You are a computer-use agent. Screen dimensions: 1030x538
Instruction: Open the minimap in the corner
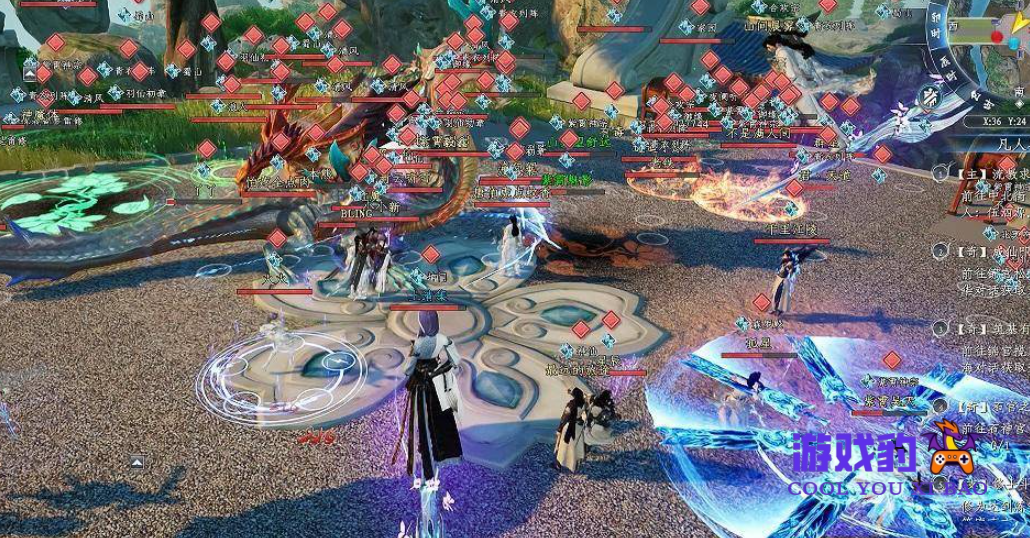pyautogui.click(x=988, y=42)
